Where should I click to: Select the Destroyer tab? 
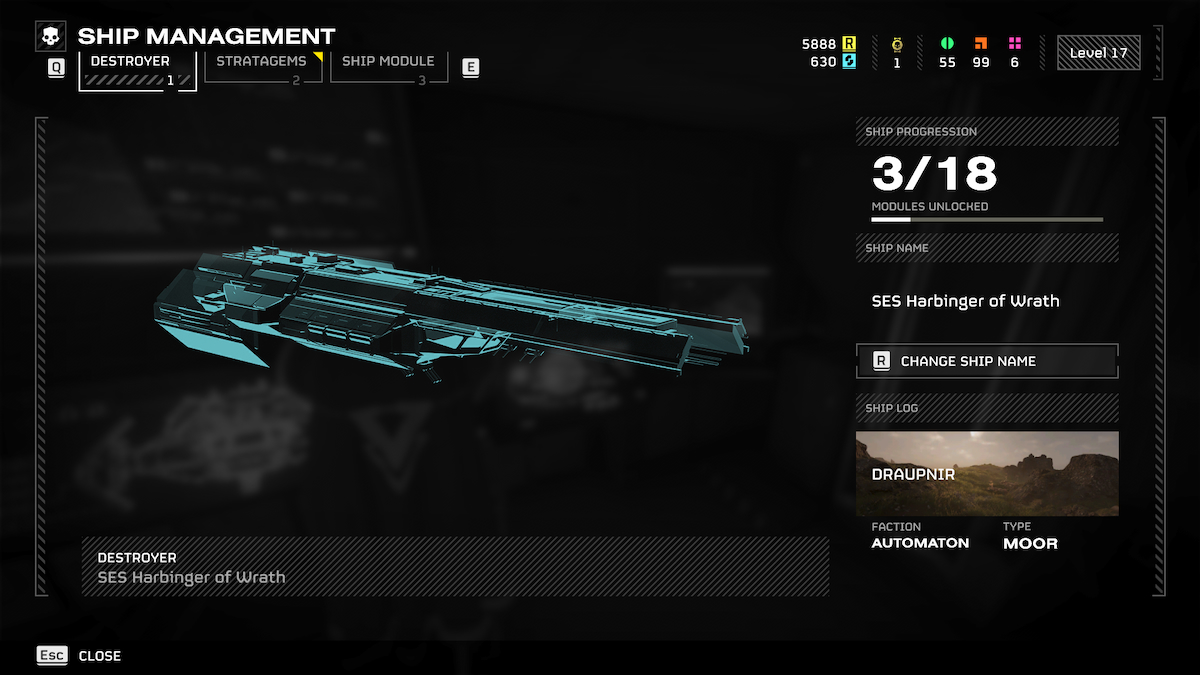[137, 70]
